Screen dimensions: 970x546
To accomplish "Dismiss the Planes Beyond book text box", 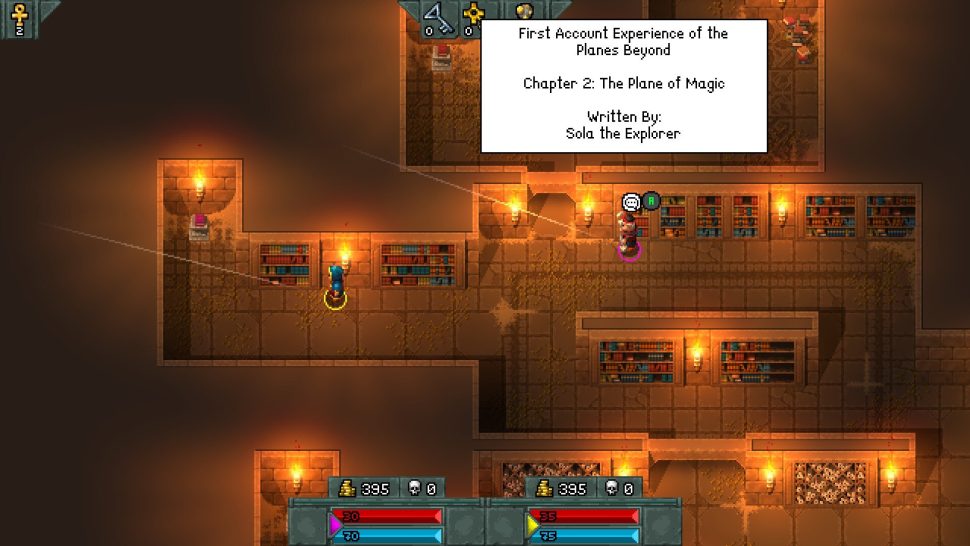I will [624, 86].
